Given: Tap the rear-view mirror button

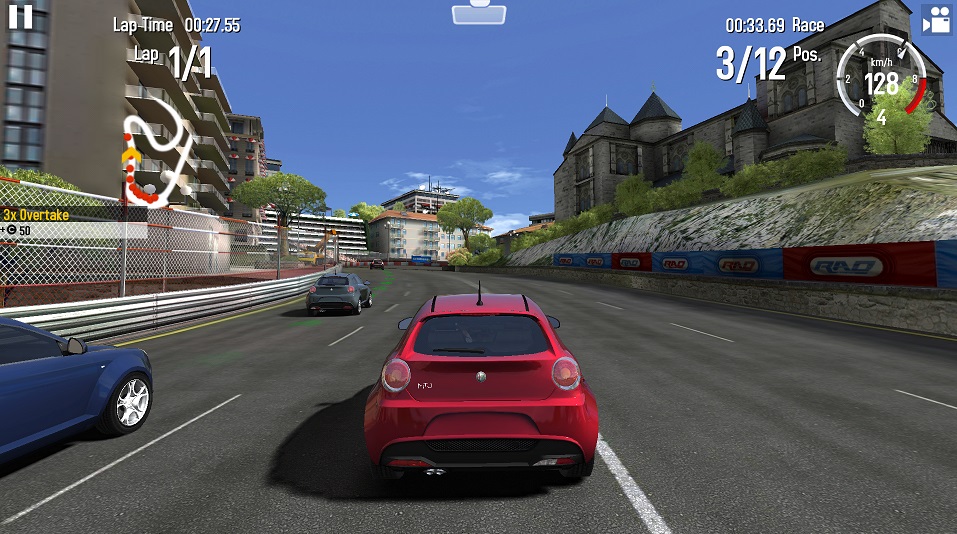Looking at the screenshot, I should (x=478, y=12).
